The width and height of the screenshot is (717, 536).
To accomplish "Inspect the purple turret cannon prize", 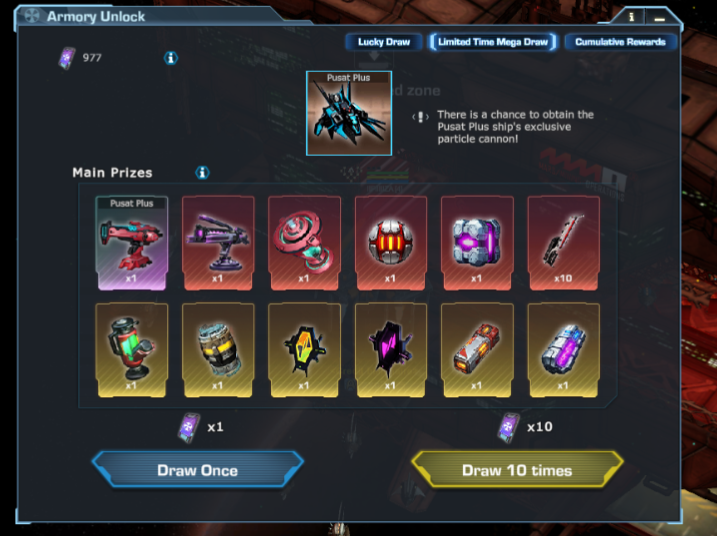I will 218,241.
